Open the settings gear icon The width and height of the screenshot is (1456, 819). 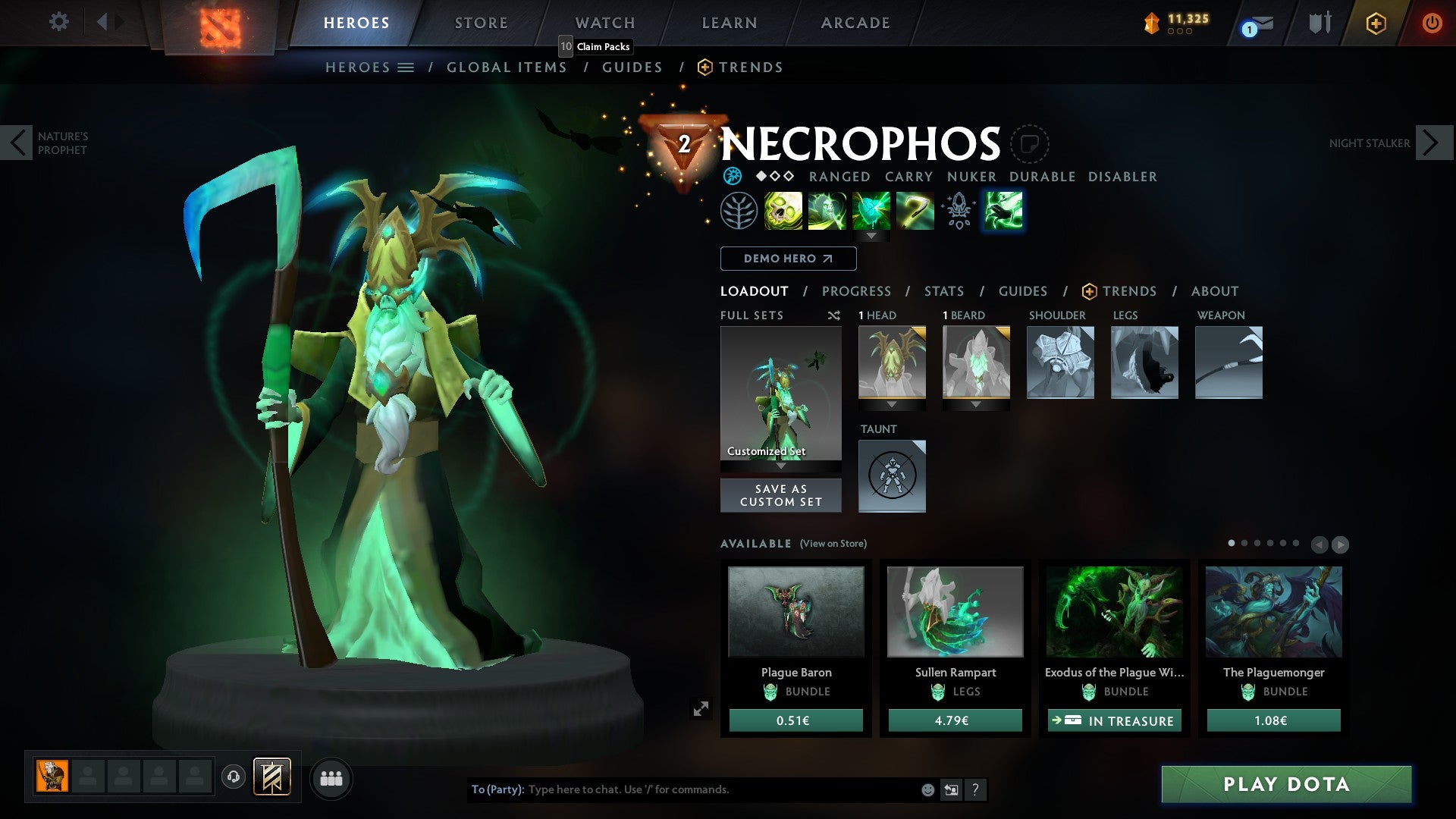pyautogui.click(x=58, y=22)
